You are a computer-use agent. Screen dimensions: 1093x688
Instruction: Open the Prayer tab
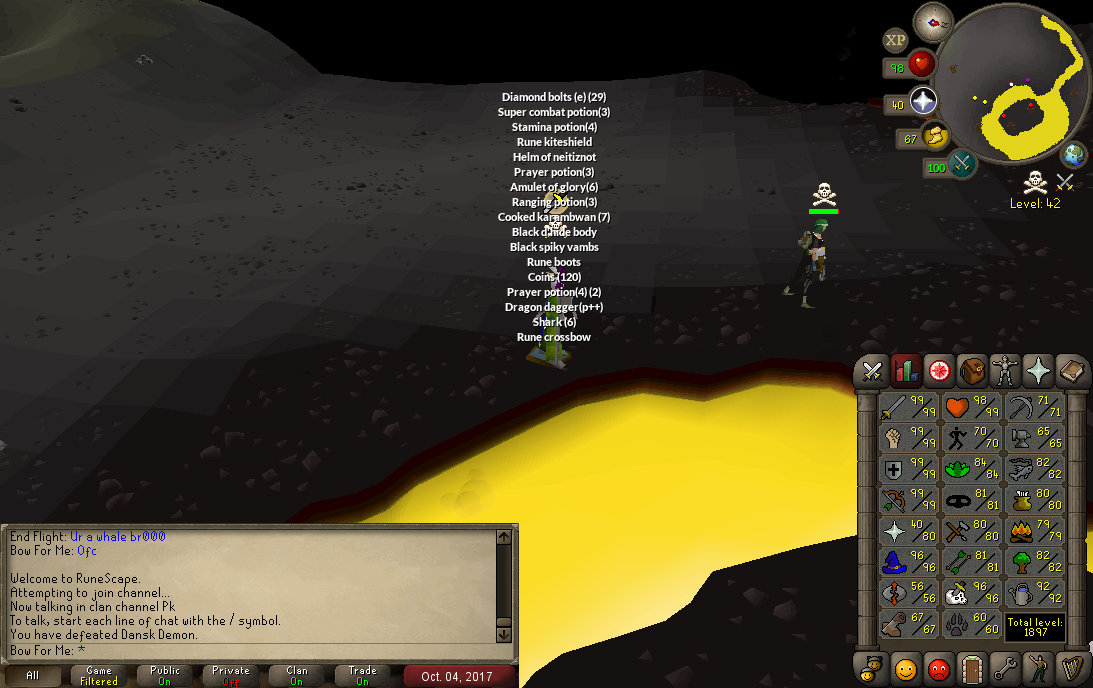[x=1039, y=371]
